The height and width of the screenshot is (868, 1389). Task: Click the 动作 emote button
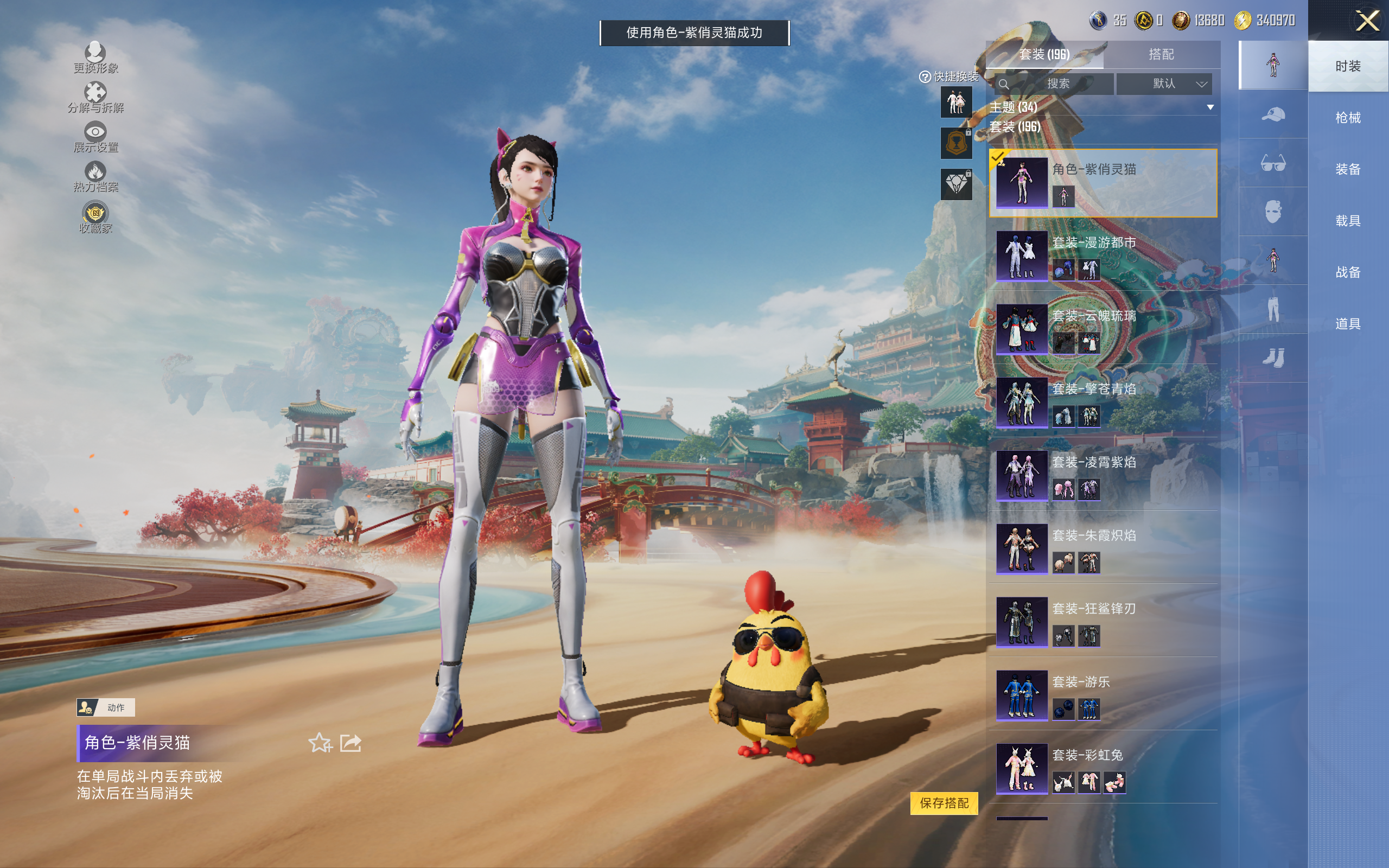point(106,707)
